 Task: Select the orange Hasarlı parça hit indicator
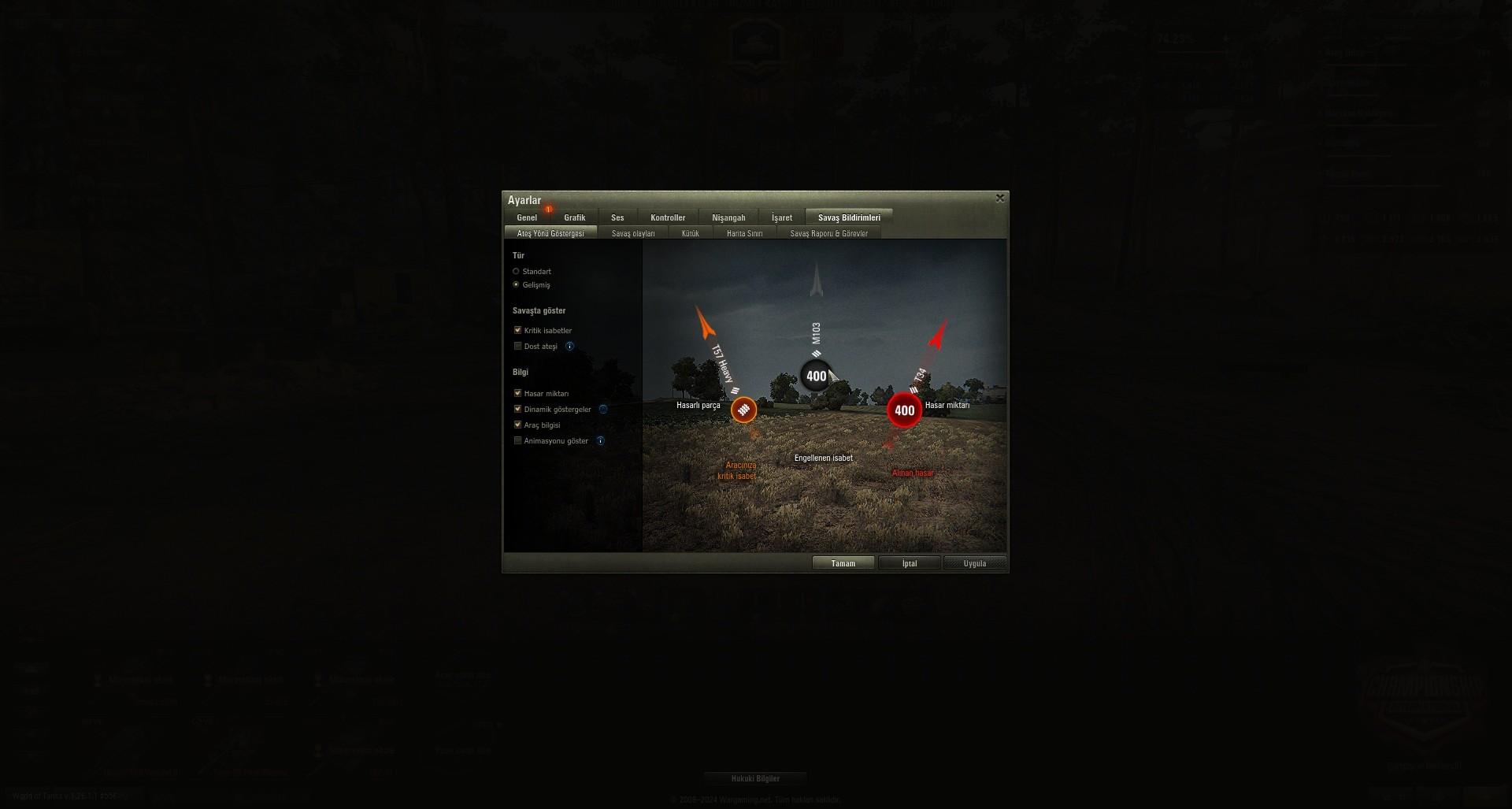coord(743,410)
